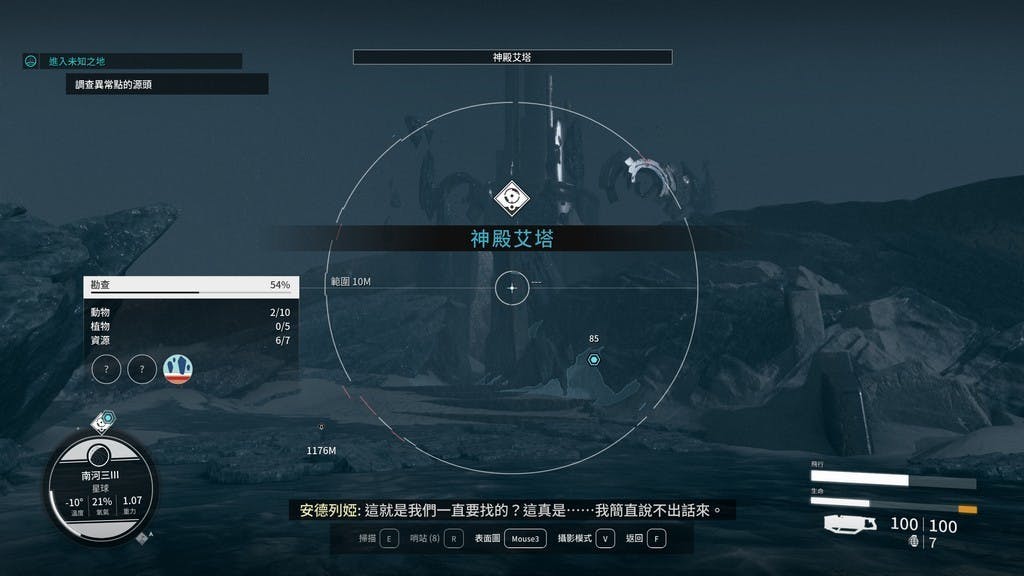Select the 動物 survey row
Viewport: 1024px width, 576px height.
point(190,313)
